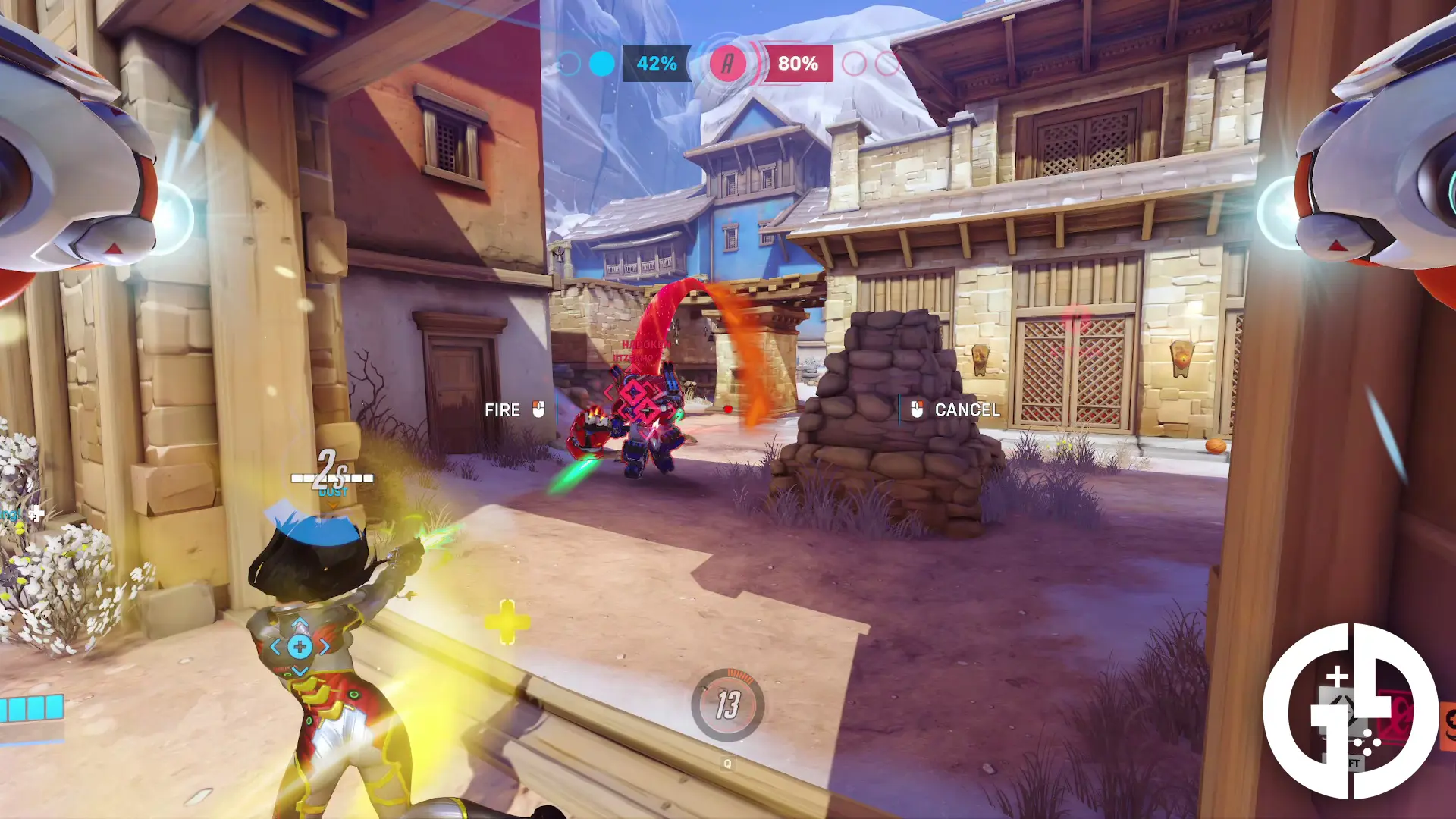
Task: Click the first empty red circle near 80%
Action: (x=855, y=64)
